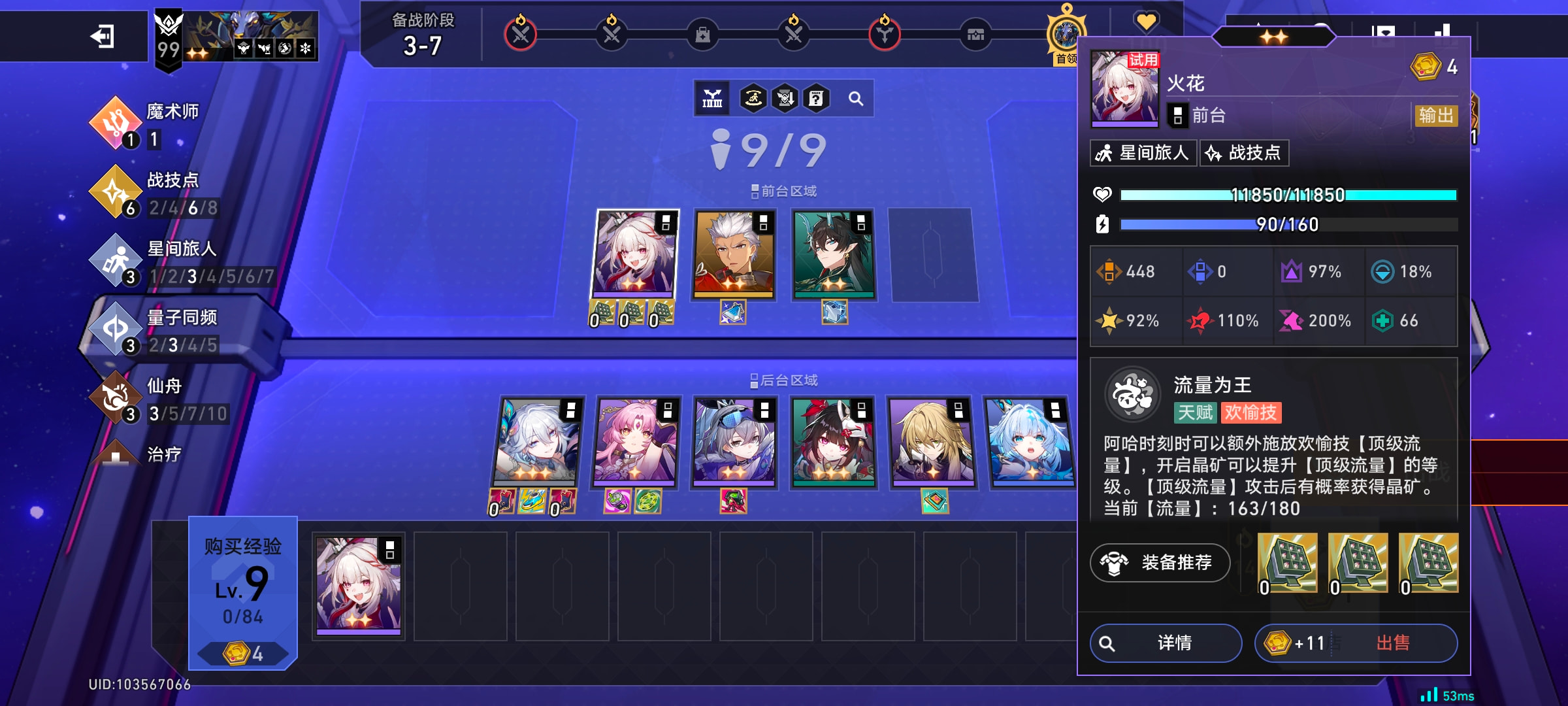Exit through the top-left leave icon
This screenshot has width=1568, height=706.
pyautogui.click(x=103, y=36)
